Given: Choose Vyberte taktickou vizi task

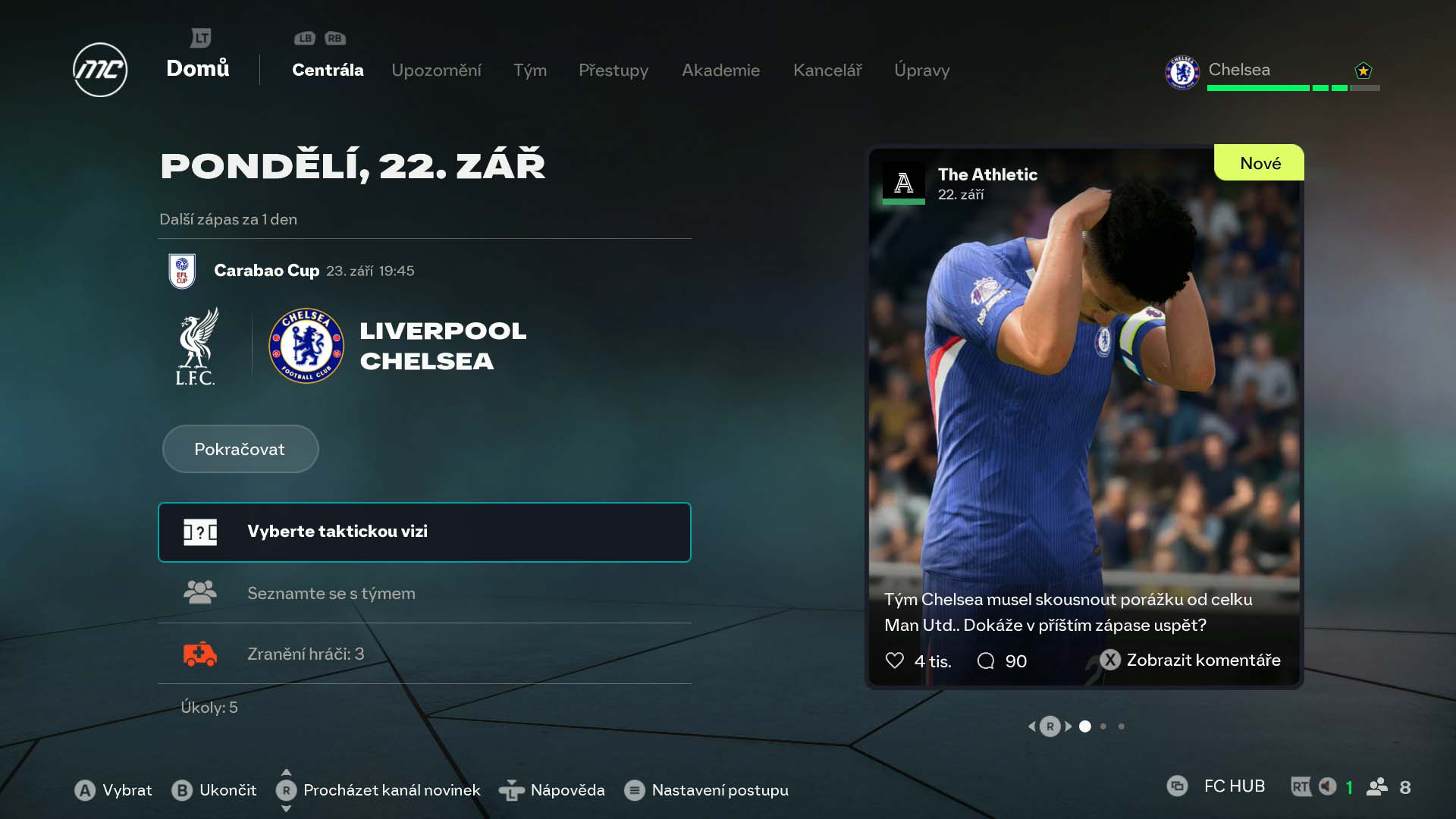Looking at the screenshot, I should coord(424,532).
